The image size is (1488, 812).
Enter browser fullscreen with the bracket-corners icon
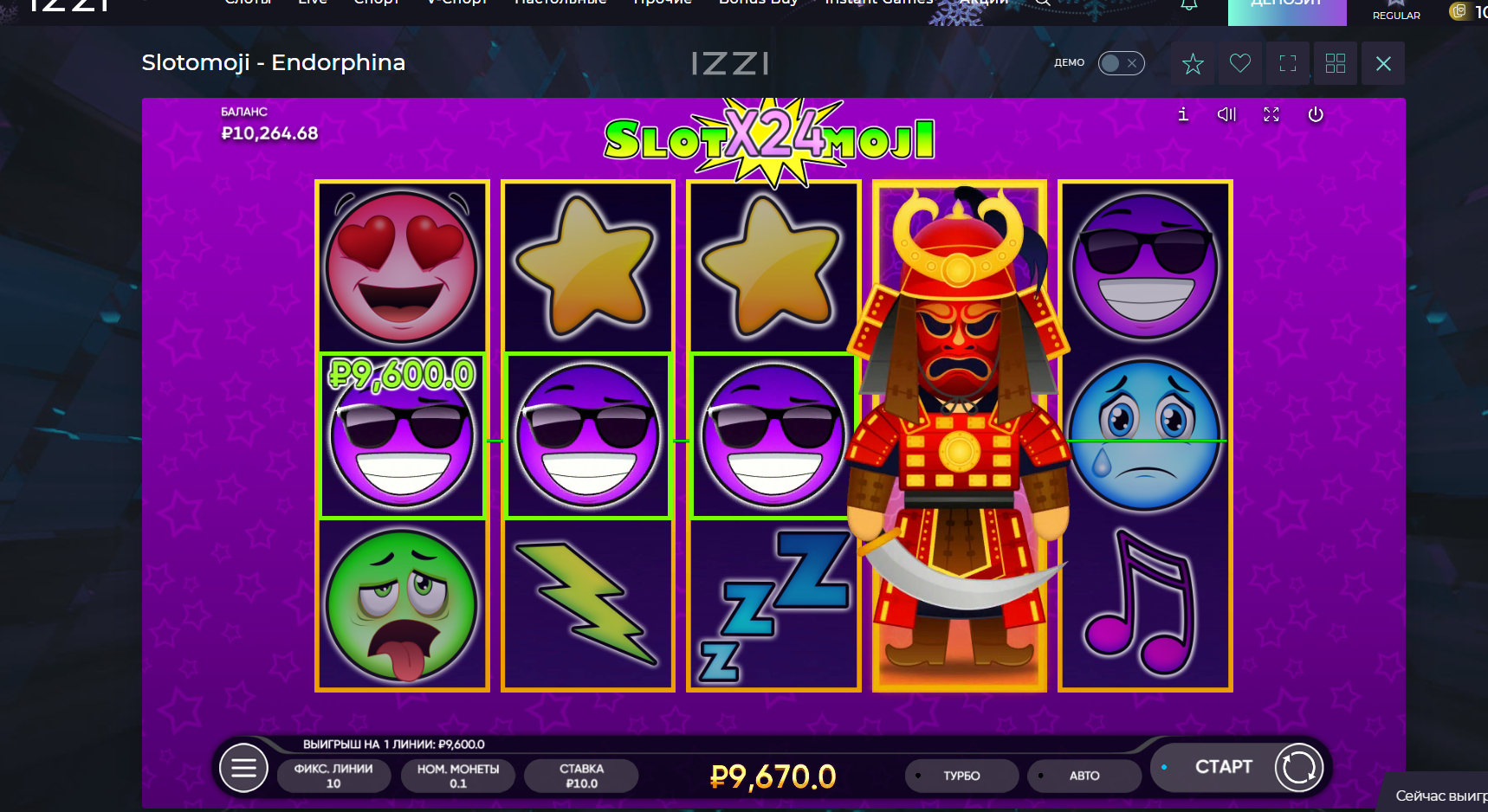tap(1288, 63)
